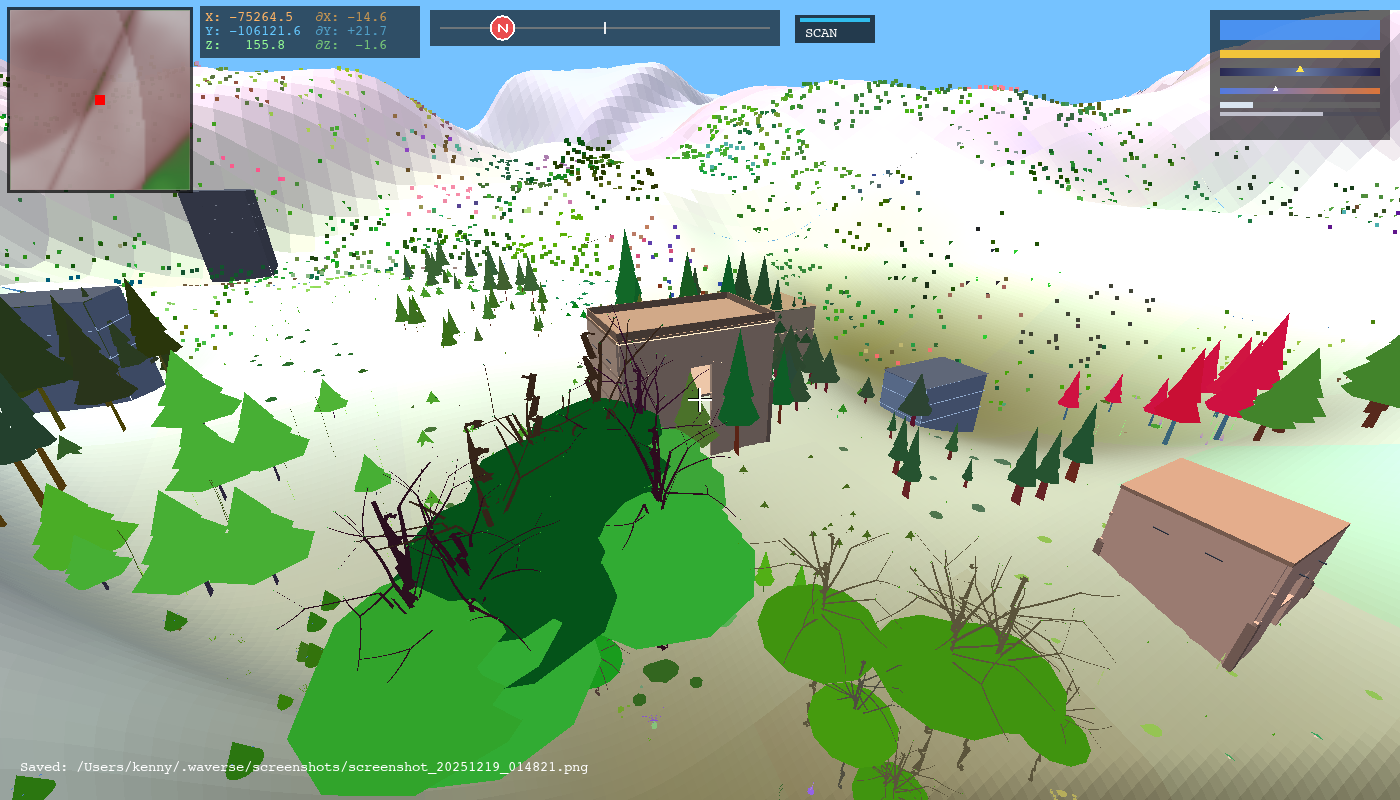Click the yellow triangle marker on the dark gradient bar

[x=1300, y=70]
